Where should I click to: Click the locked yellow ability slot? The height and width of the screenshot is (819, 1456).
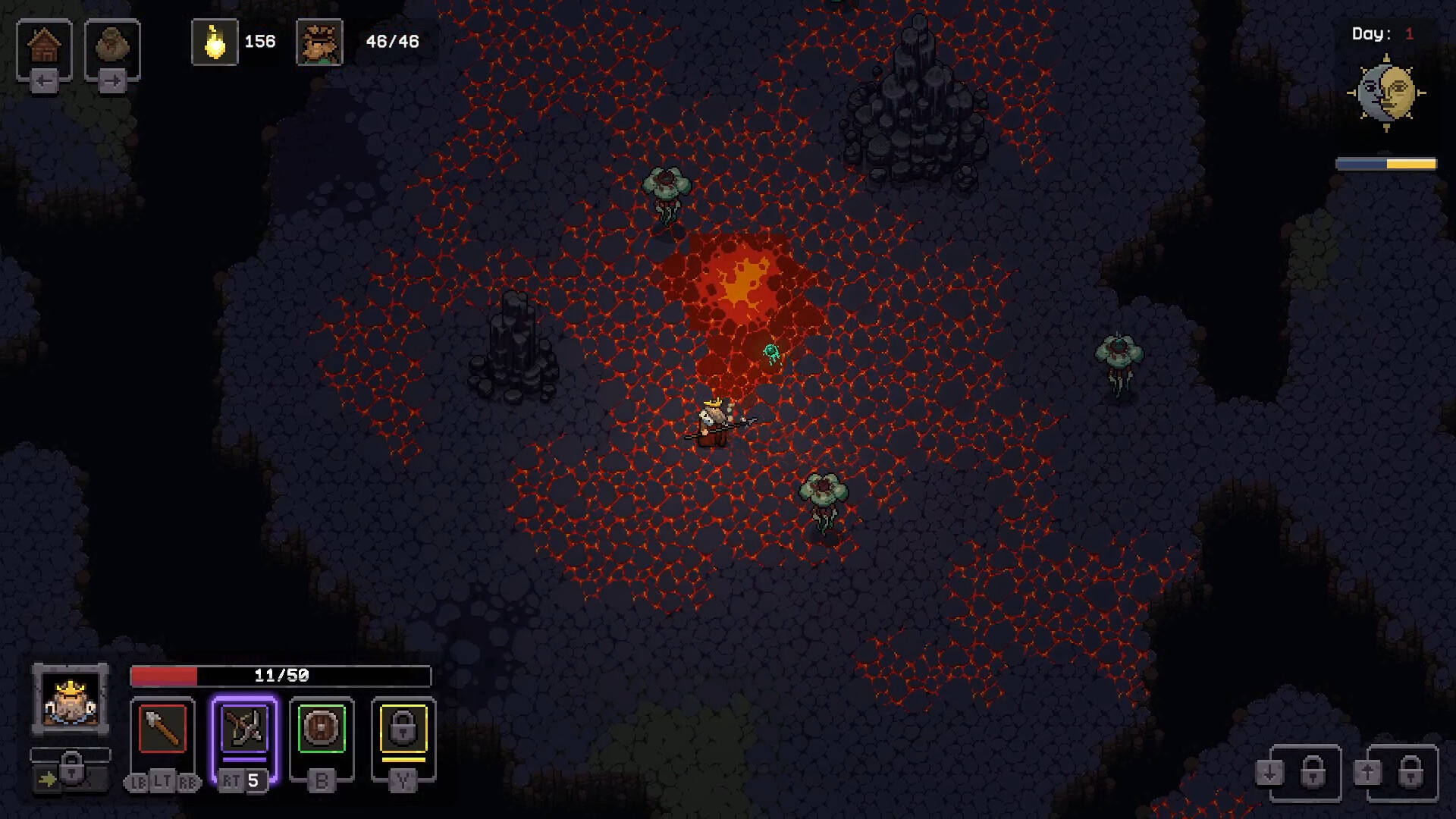(403, 729)
